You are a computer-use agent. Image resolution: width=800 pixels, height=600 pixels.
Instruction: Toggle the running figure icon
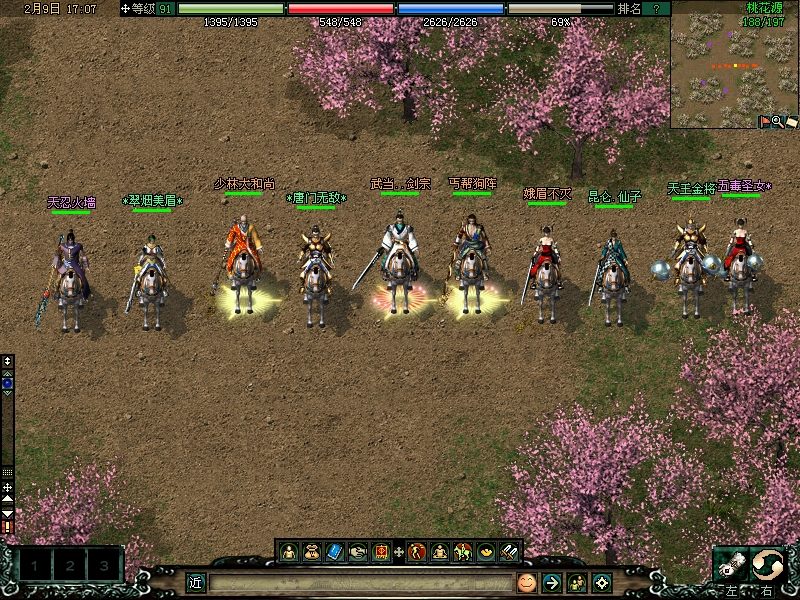[417, 551]
